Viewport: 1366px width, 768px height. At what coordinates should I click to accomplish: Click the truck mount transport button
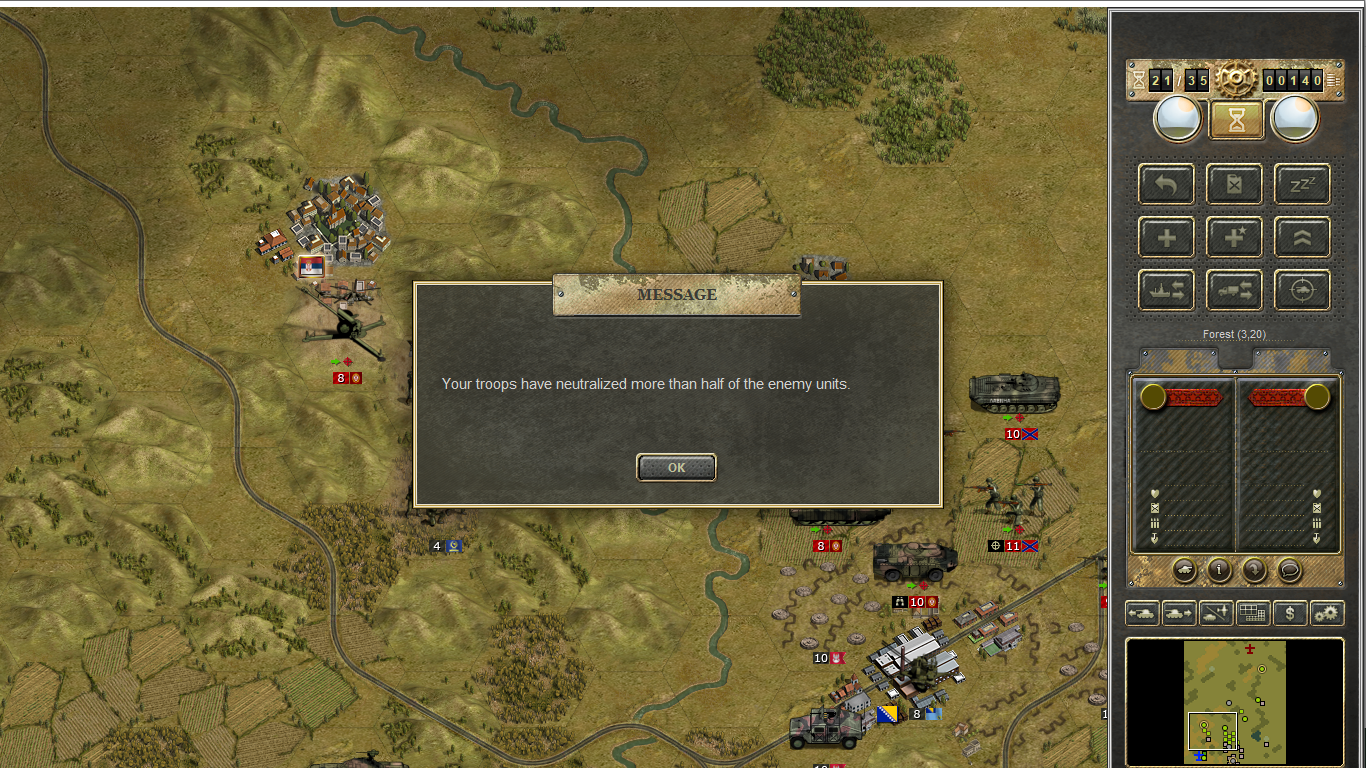pyautogui.click(x=1234, y=291)
